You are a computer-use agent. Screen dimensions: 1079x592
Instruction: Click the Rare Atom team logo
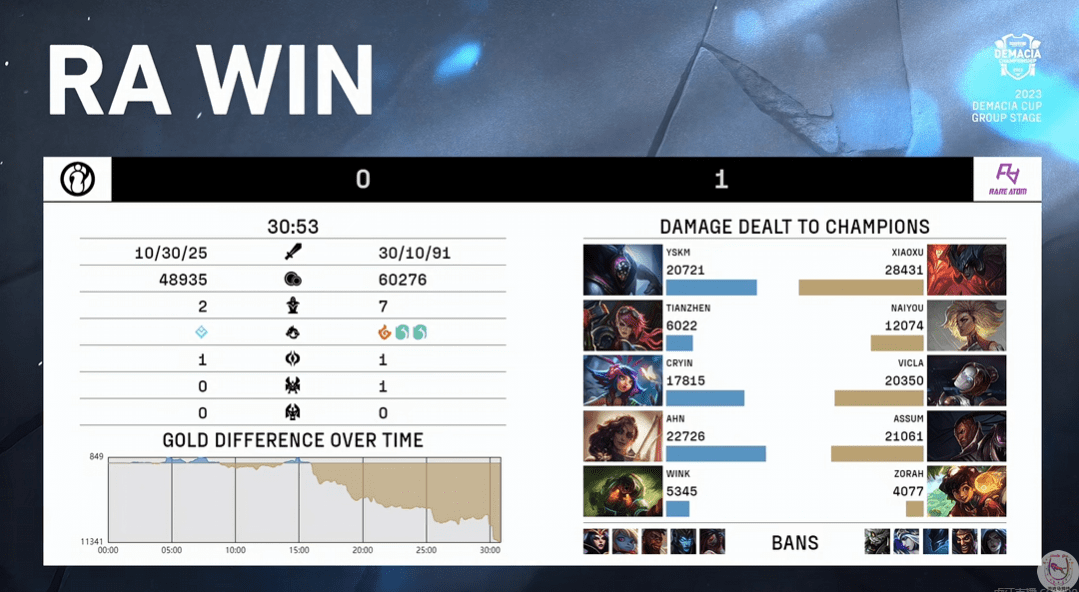click(1007, 180)
